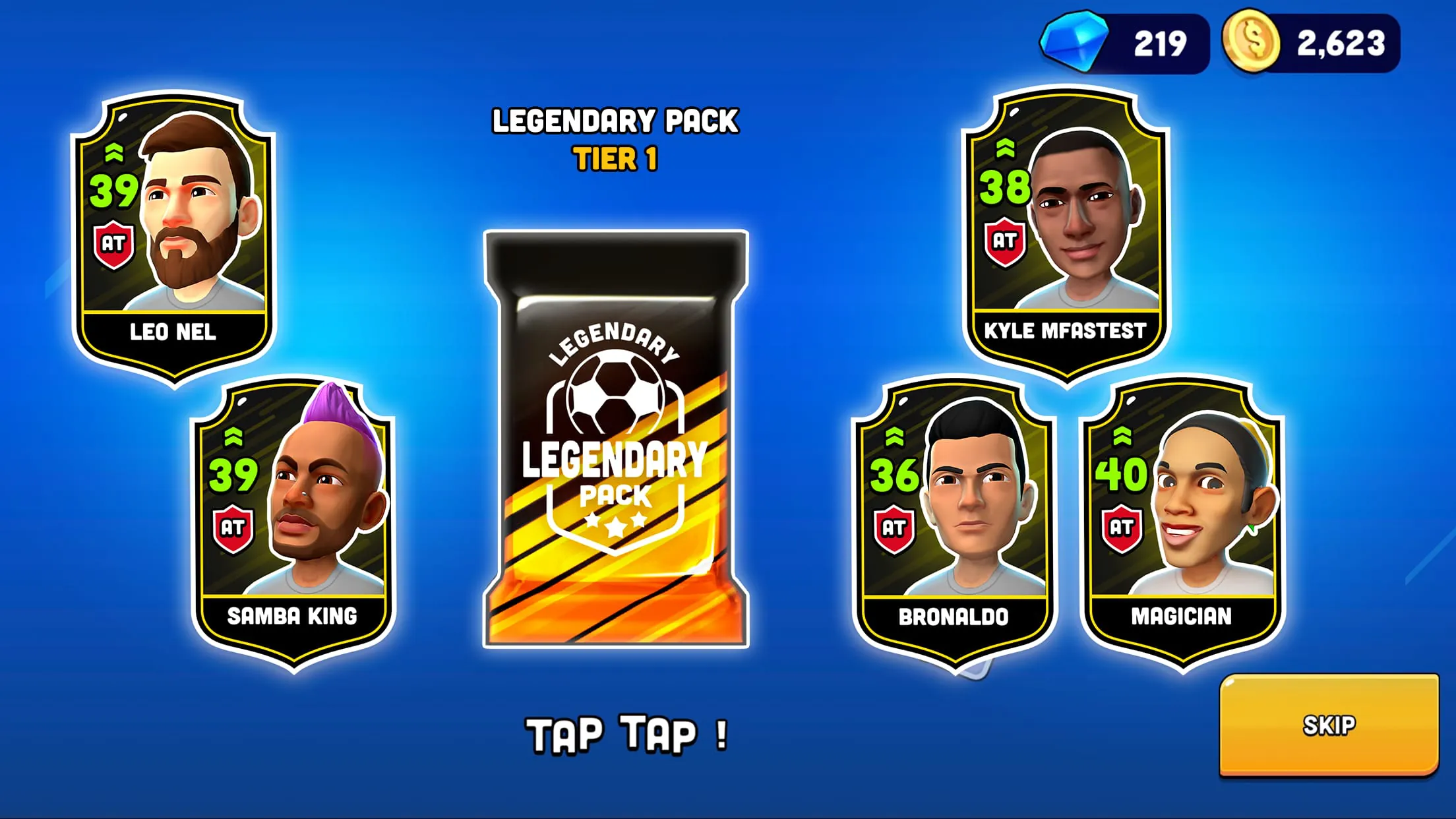Select the Leo Nel player card
Screen dimensions: 1456x819
pyautogui.click(x=173, y=237)
